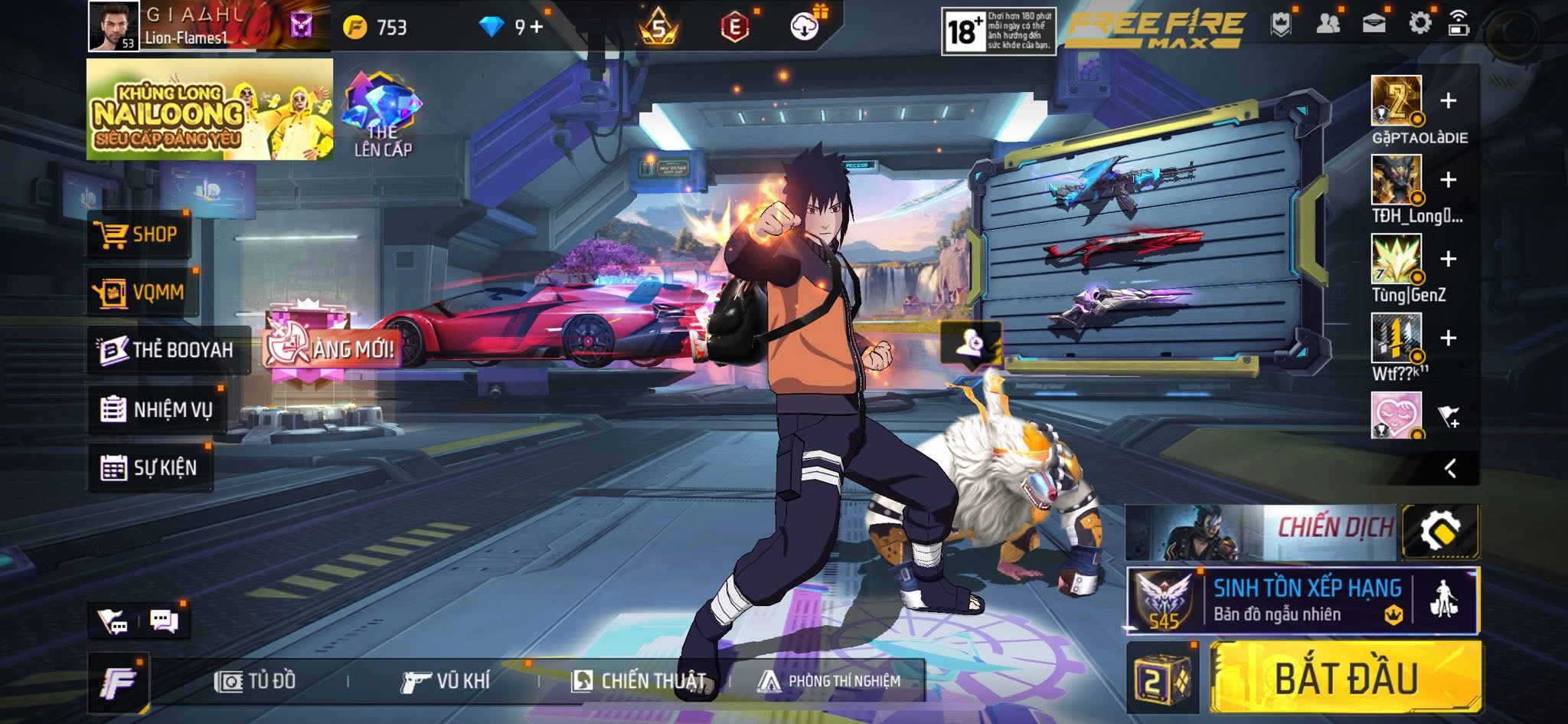Collapse the friends list arrow
The width and height of the screenshot is (1568, 724).
[1449, 468]
